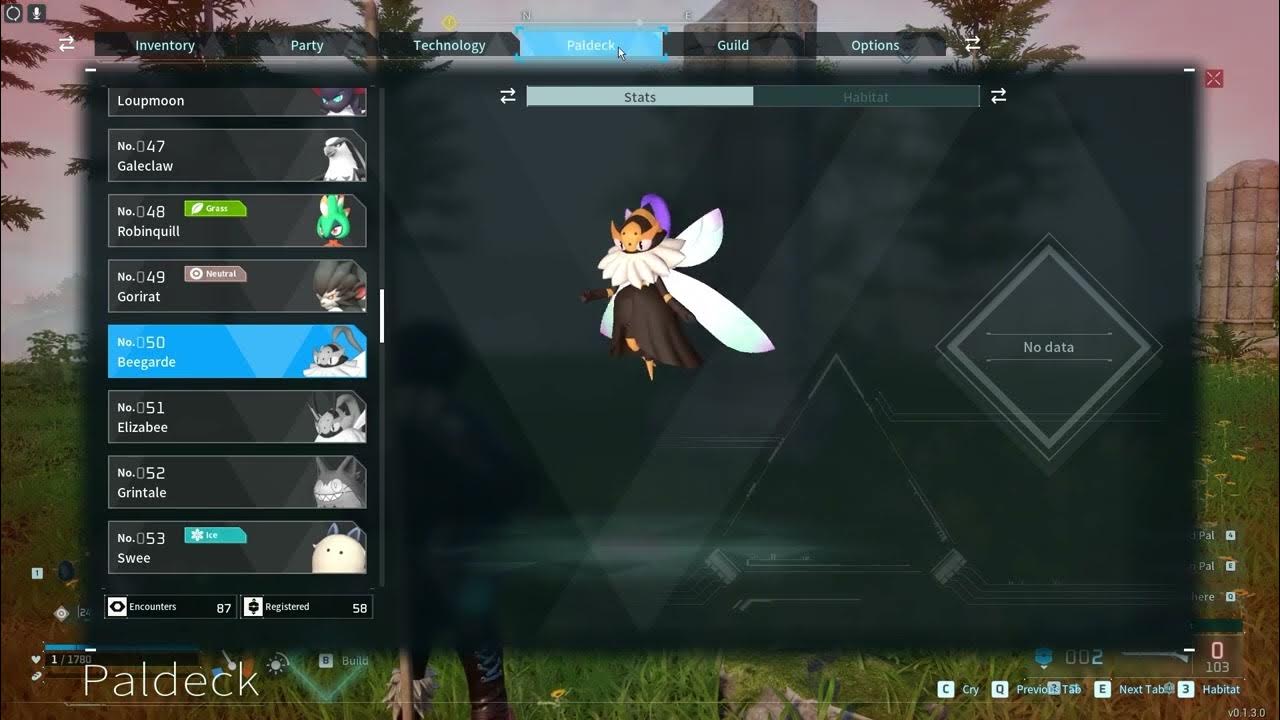Click the weather sun icon beside Build
This screenshot has width=1280, height=720.
click(x=276, y=661)
